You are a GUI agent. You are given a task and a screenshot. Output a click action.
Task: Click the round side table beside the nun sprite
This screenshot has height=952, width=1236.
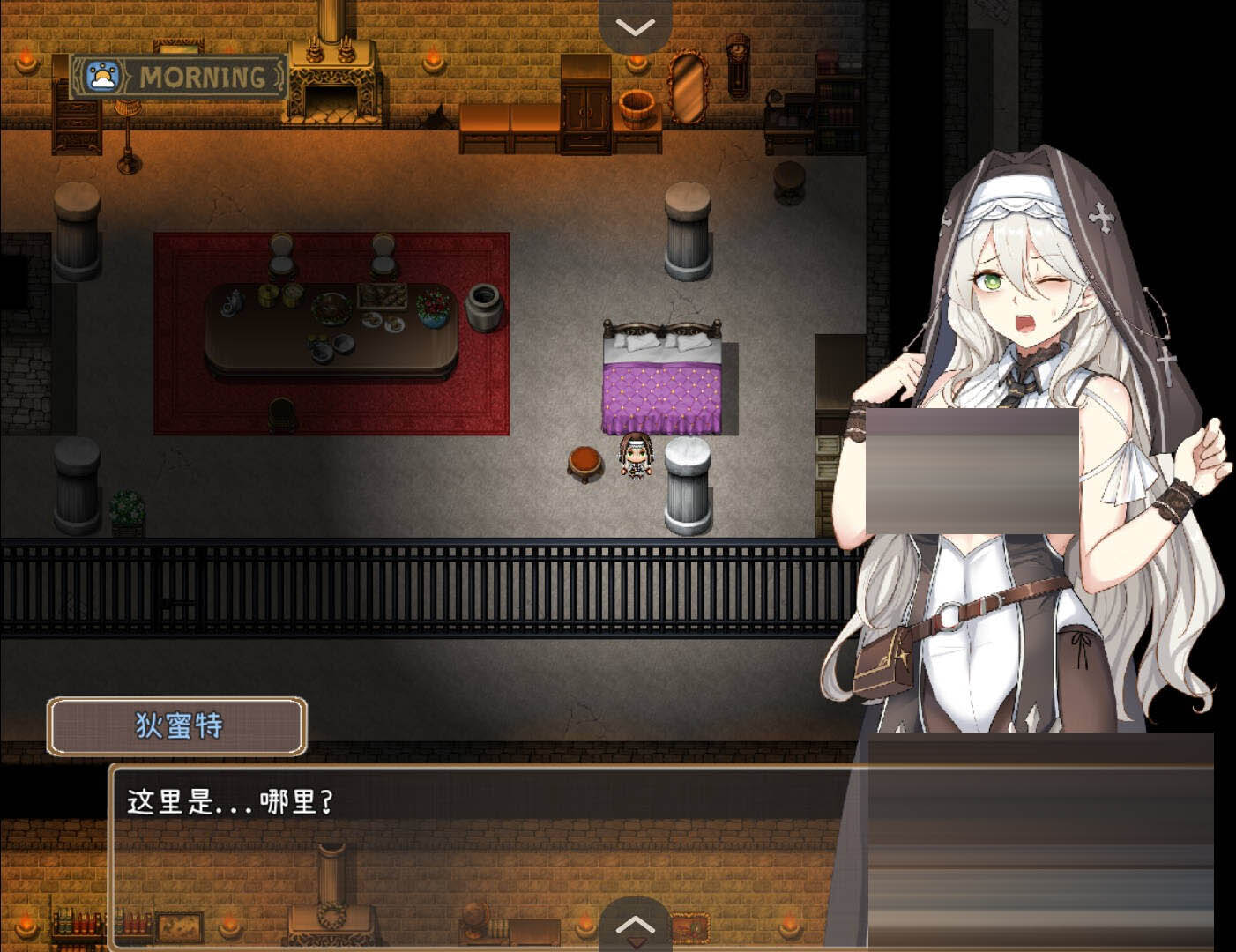click(582, 463)
